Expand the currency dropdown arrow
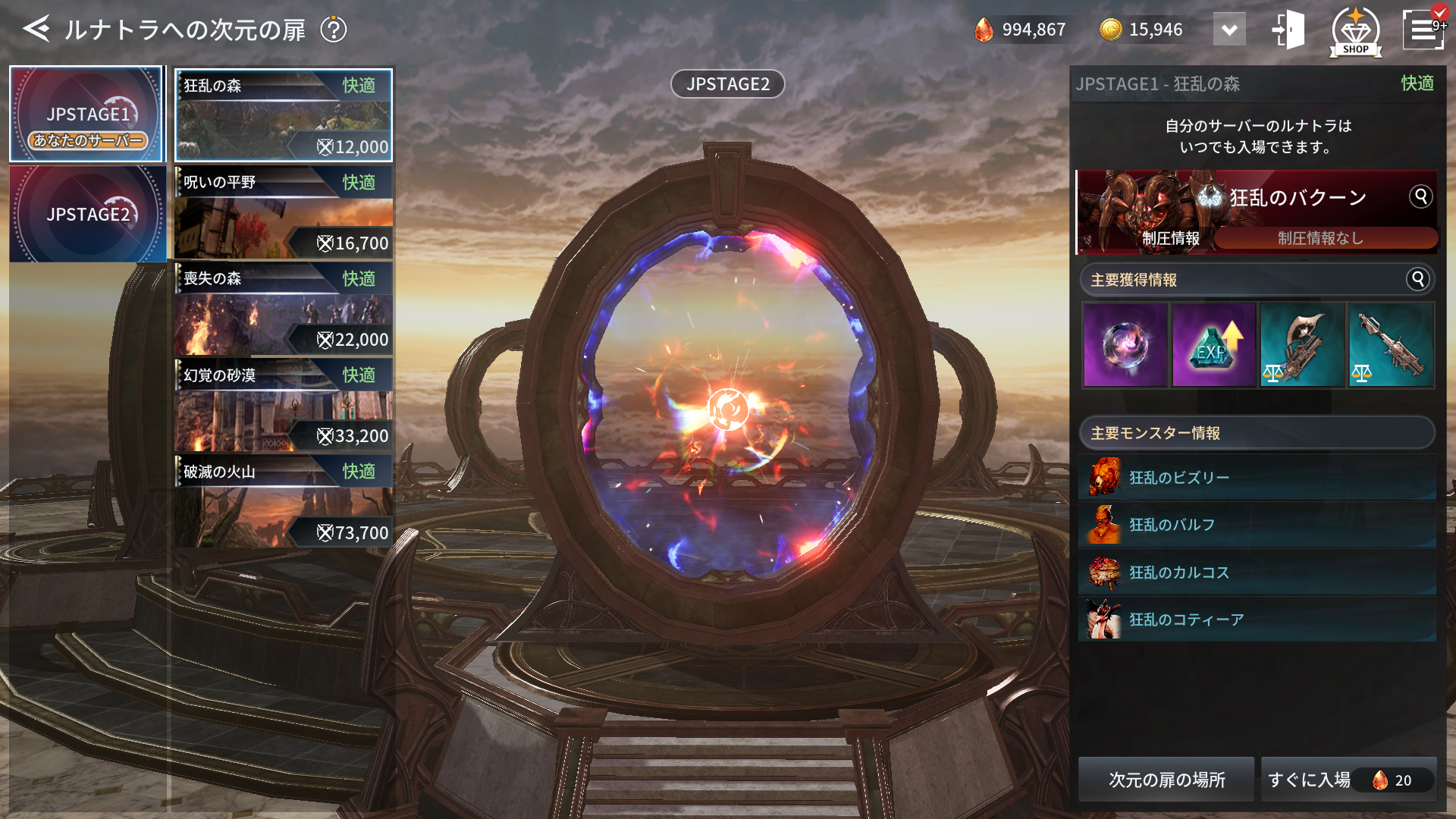The height and width of the screenshot is (819, 1456). tap(1229, 30)
